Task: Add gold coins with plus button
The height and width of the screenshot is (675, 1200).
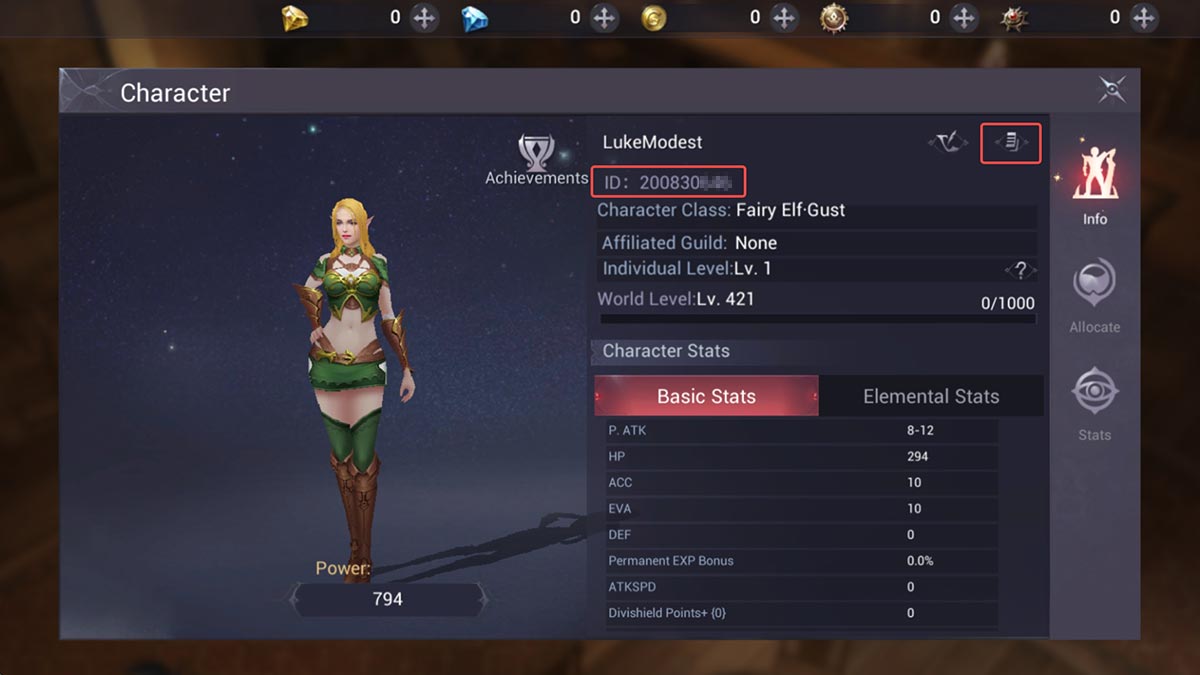Action: tap(784, 17)
